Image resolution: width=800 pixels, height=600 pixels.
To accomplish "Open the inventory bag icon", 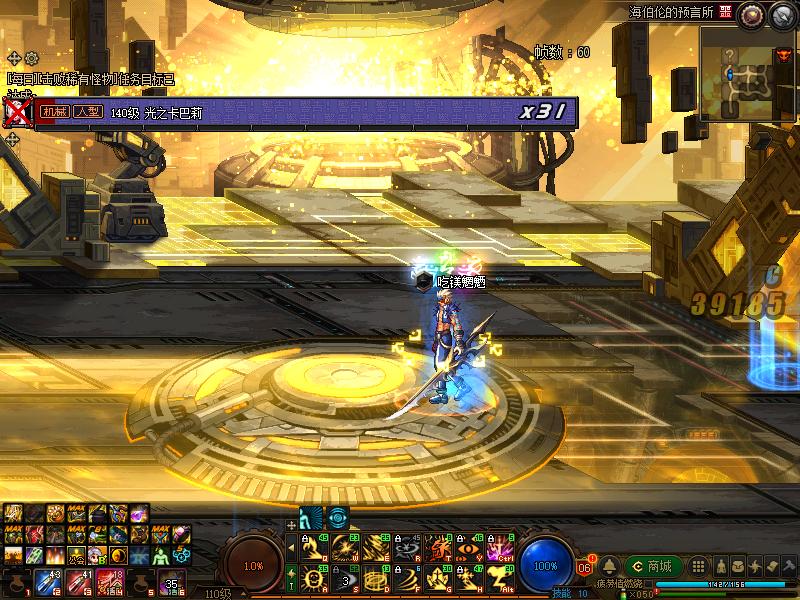I will [x=738, y=566].
